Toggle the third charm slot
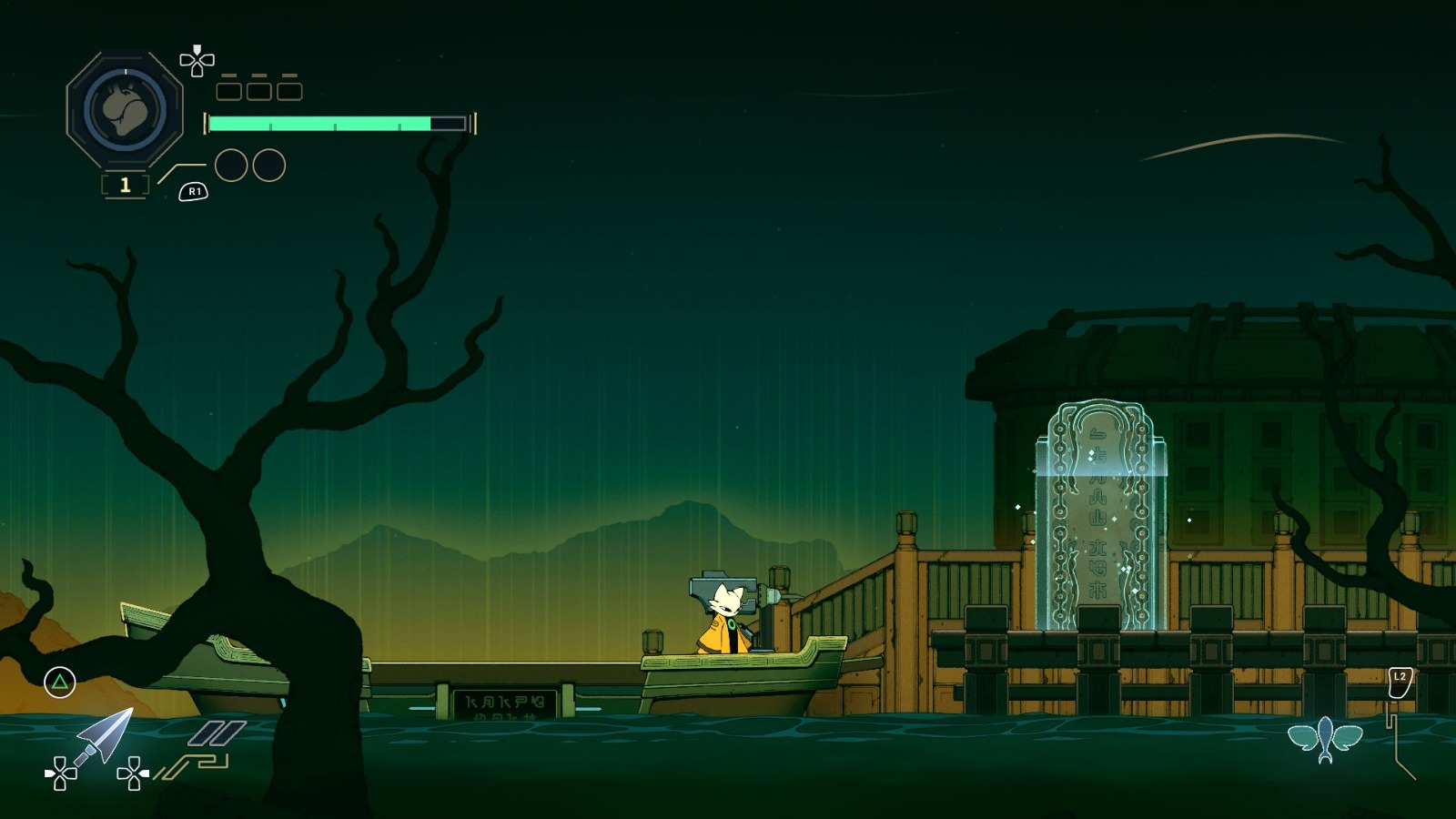This screenshot has width=1456, height=819. [x=291, y=90]
